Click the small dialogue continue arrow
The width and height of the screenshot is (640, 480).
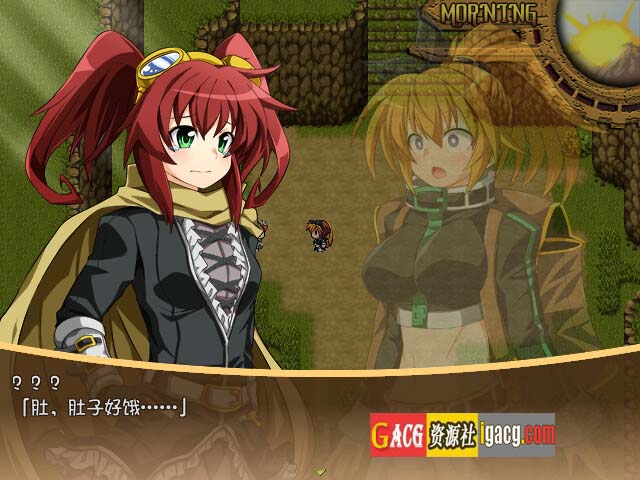(320, 470)
